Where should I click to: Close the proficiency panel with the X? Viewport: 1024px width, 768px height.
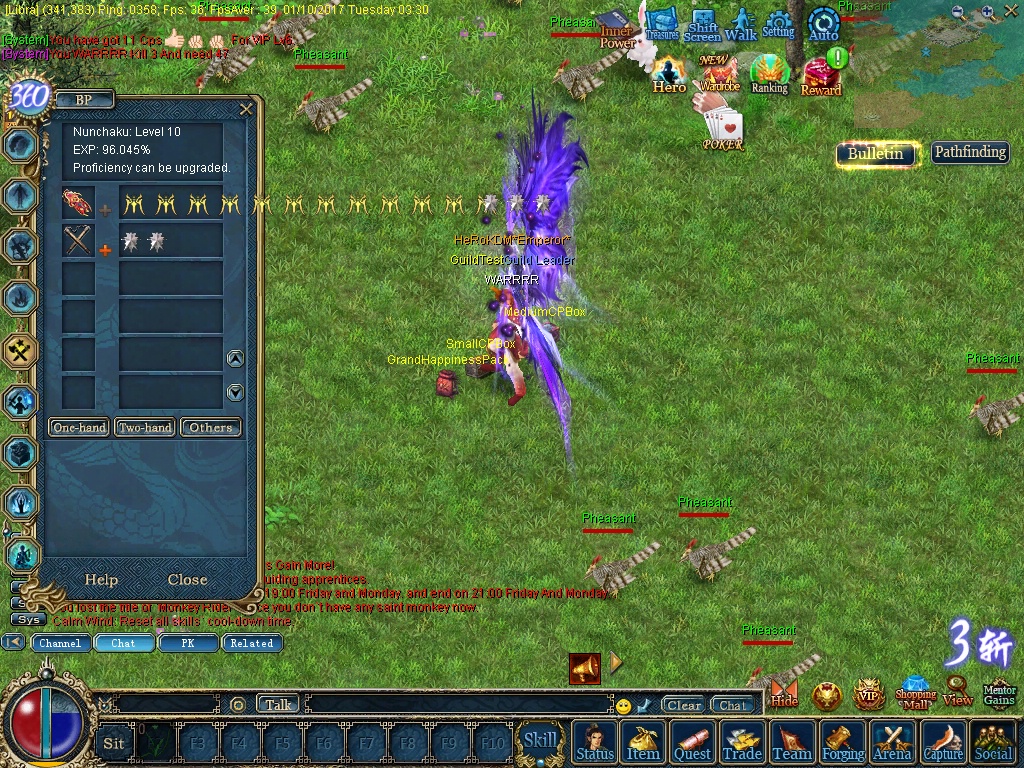(246, 109)
